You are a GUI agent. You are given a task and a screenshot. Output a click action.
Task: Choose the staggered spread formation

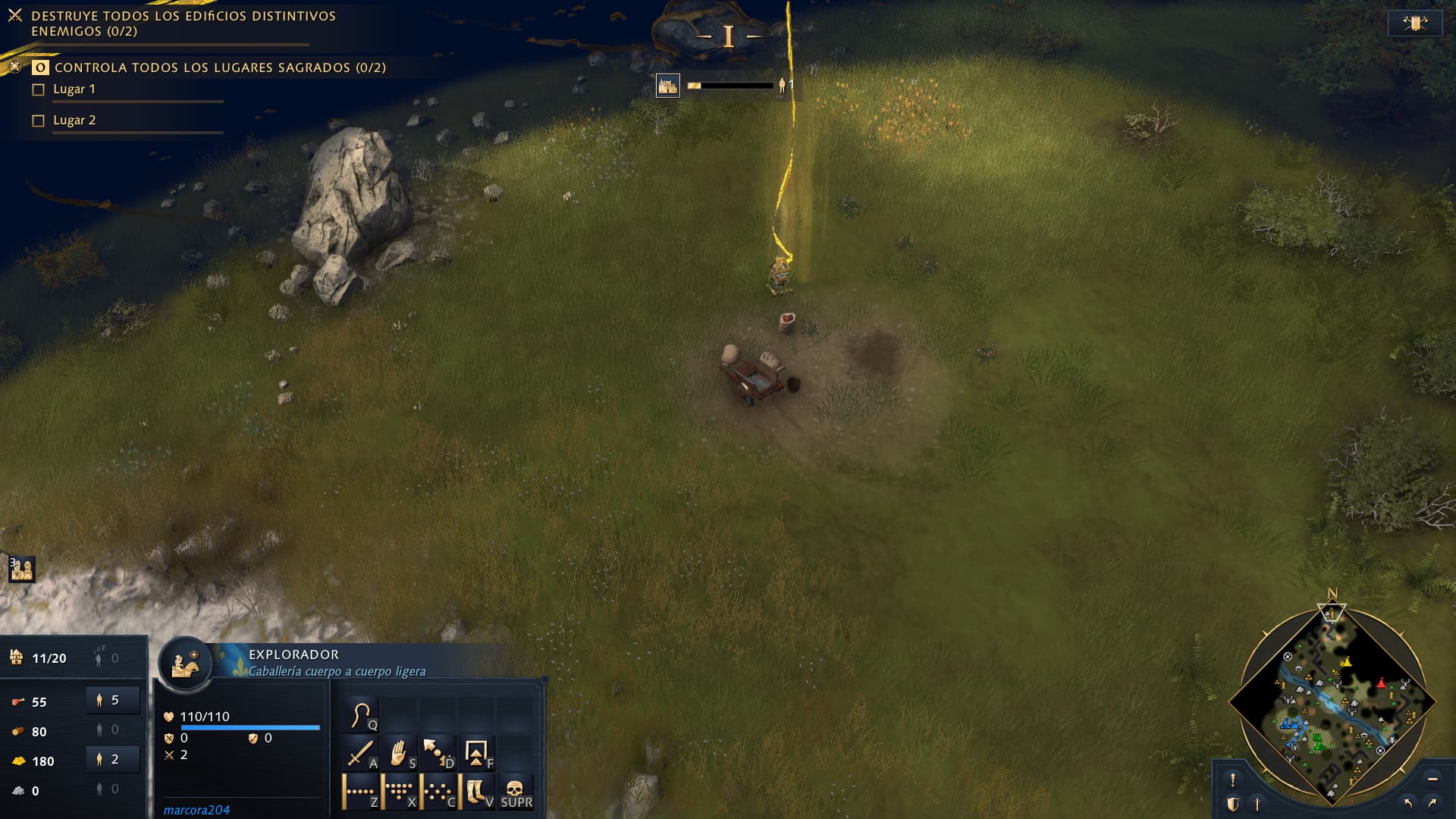[438, 792]
